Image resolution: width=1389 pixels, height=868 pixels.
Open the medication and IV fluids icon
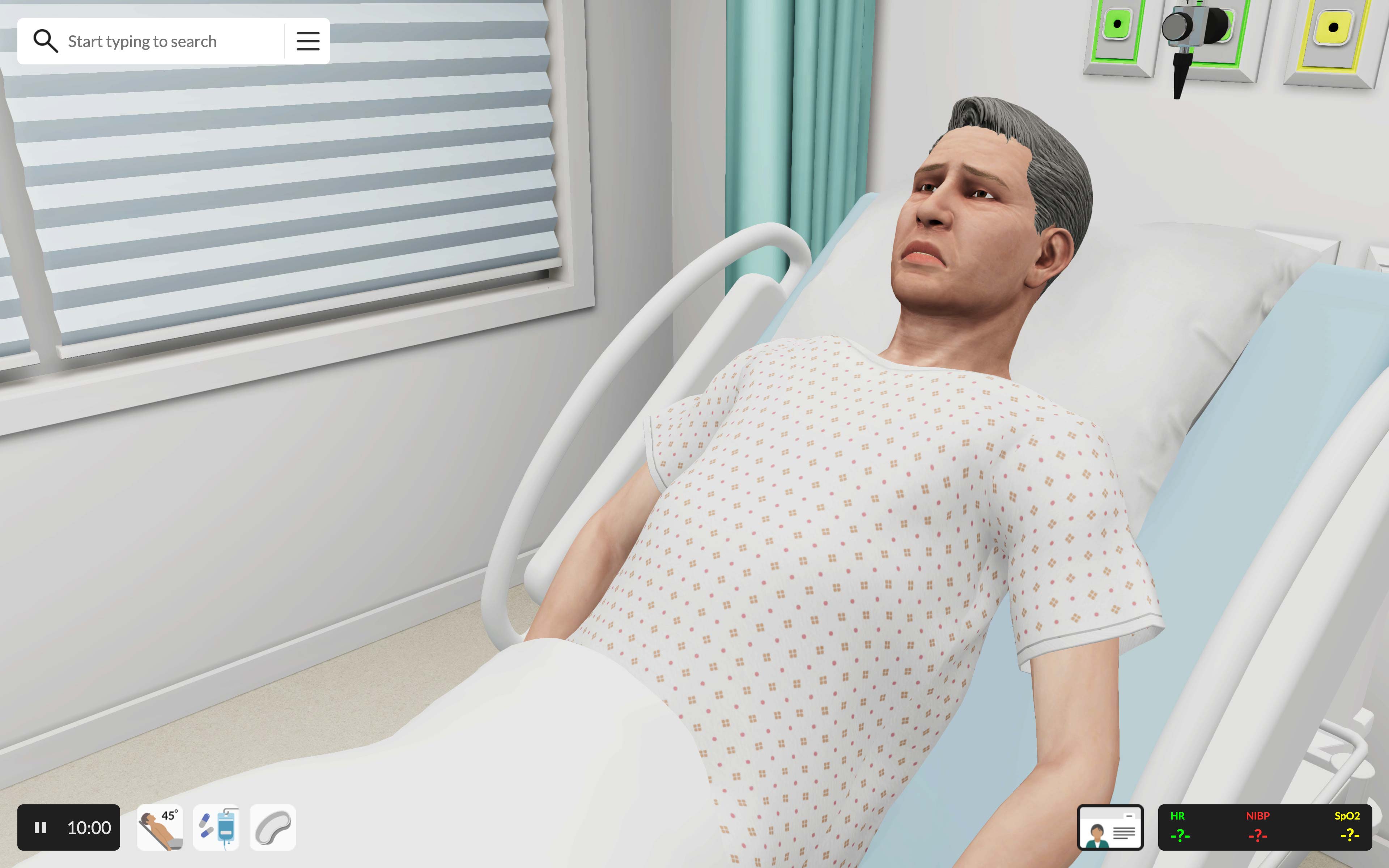pos(216,827)
